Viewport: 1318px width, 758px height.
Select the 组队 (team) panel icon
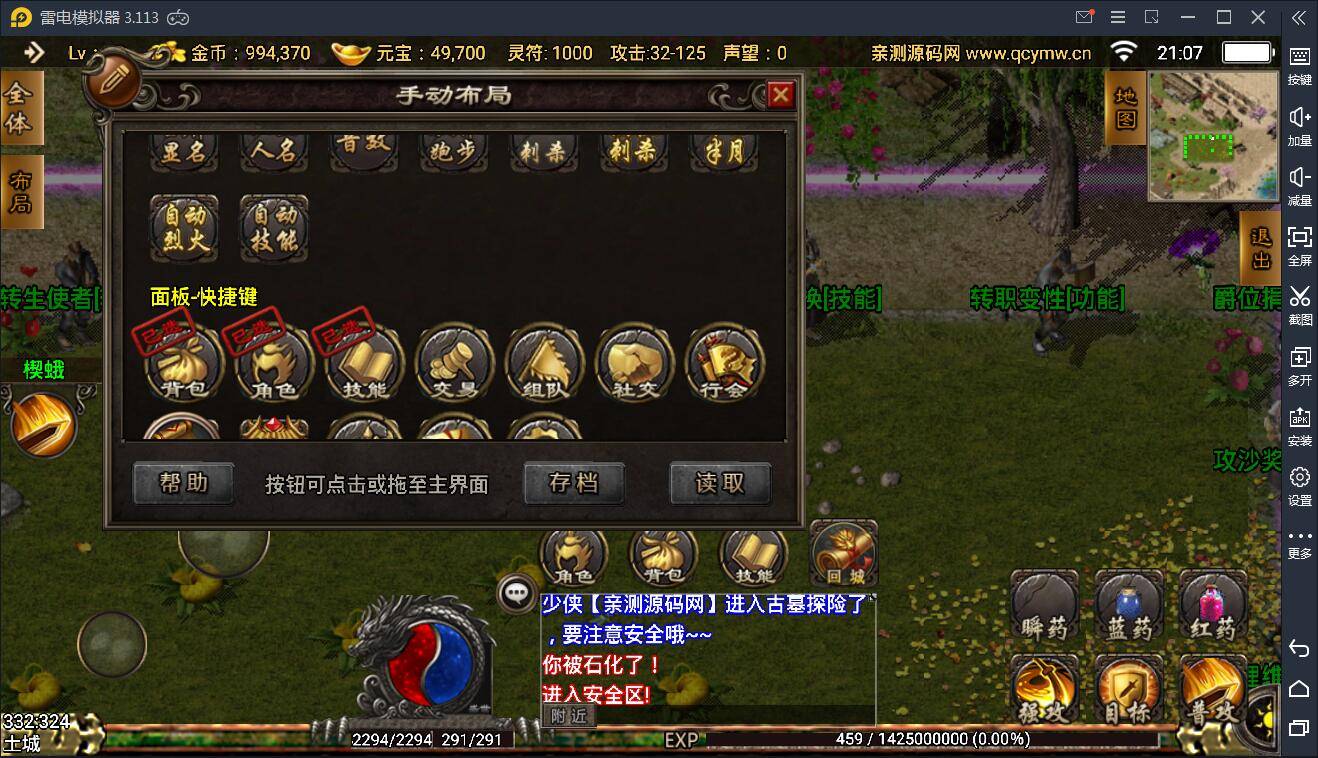pyautogui.click(x=543, y=365)
